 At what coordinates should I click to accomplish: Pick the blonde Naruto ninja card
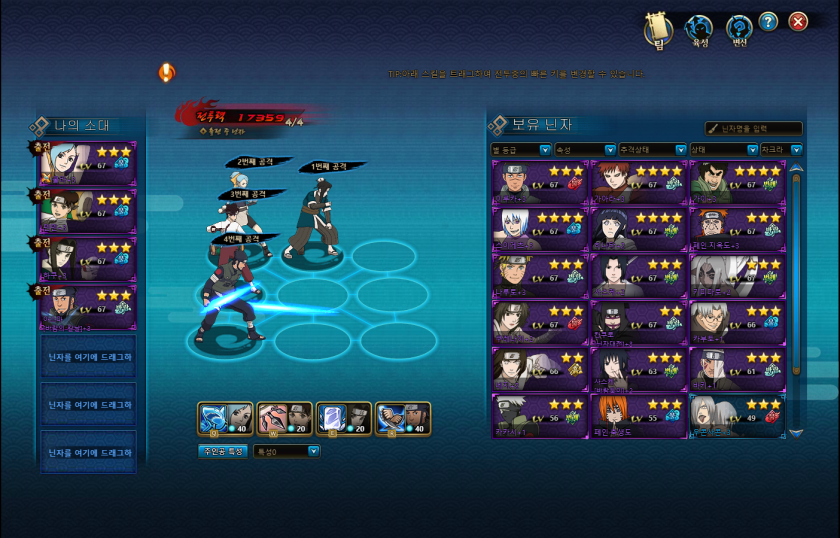(540, 275)
